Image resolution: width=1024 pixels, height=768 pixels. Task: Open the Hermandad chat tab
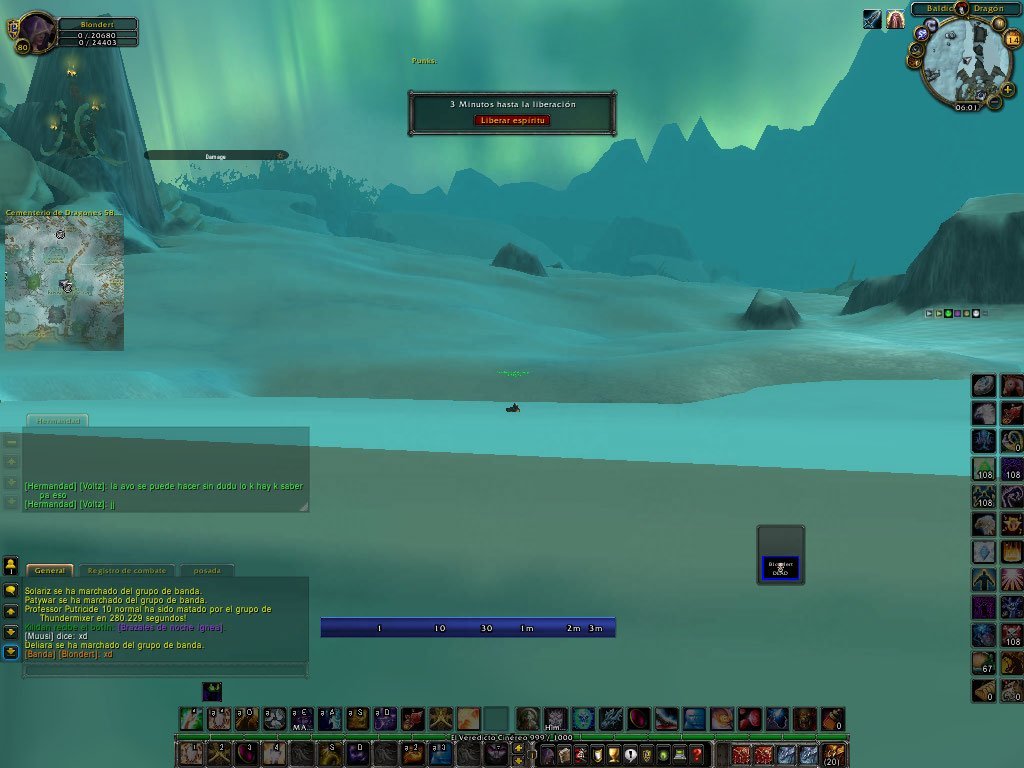point(57,421)
